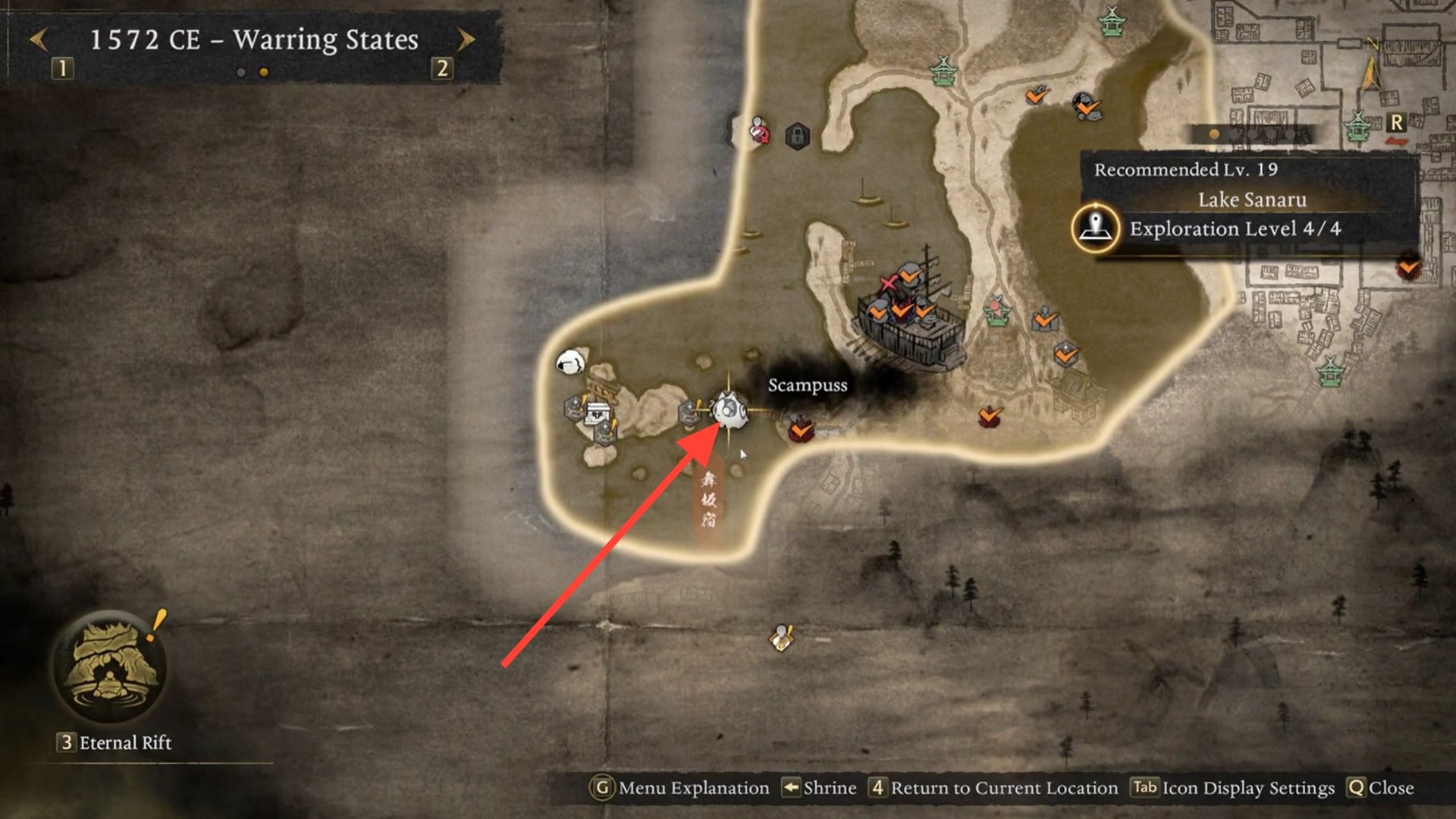The height and width of the screenshot is (819, 1456).
Task: Open the treasure chest marker near the torii gate
Action: pos(598,413)
